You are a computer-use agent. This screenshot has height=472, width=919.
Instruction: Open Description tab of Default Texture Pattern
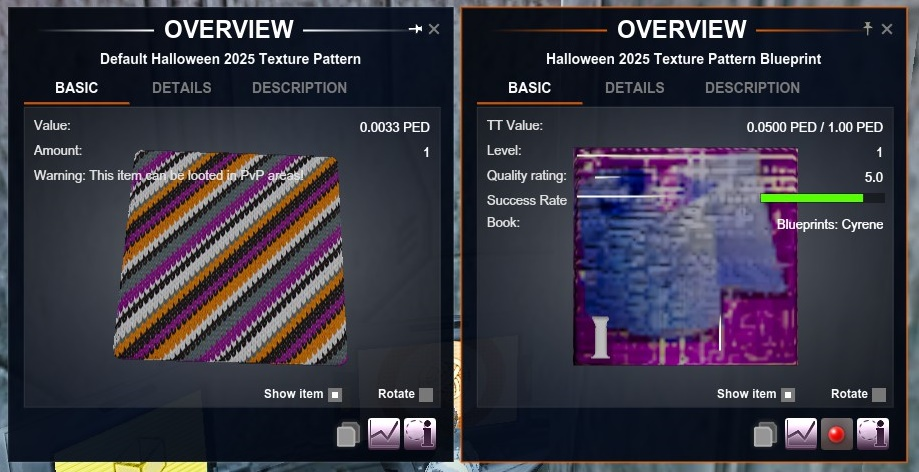299,88
